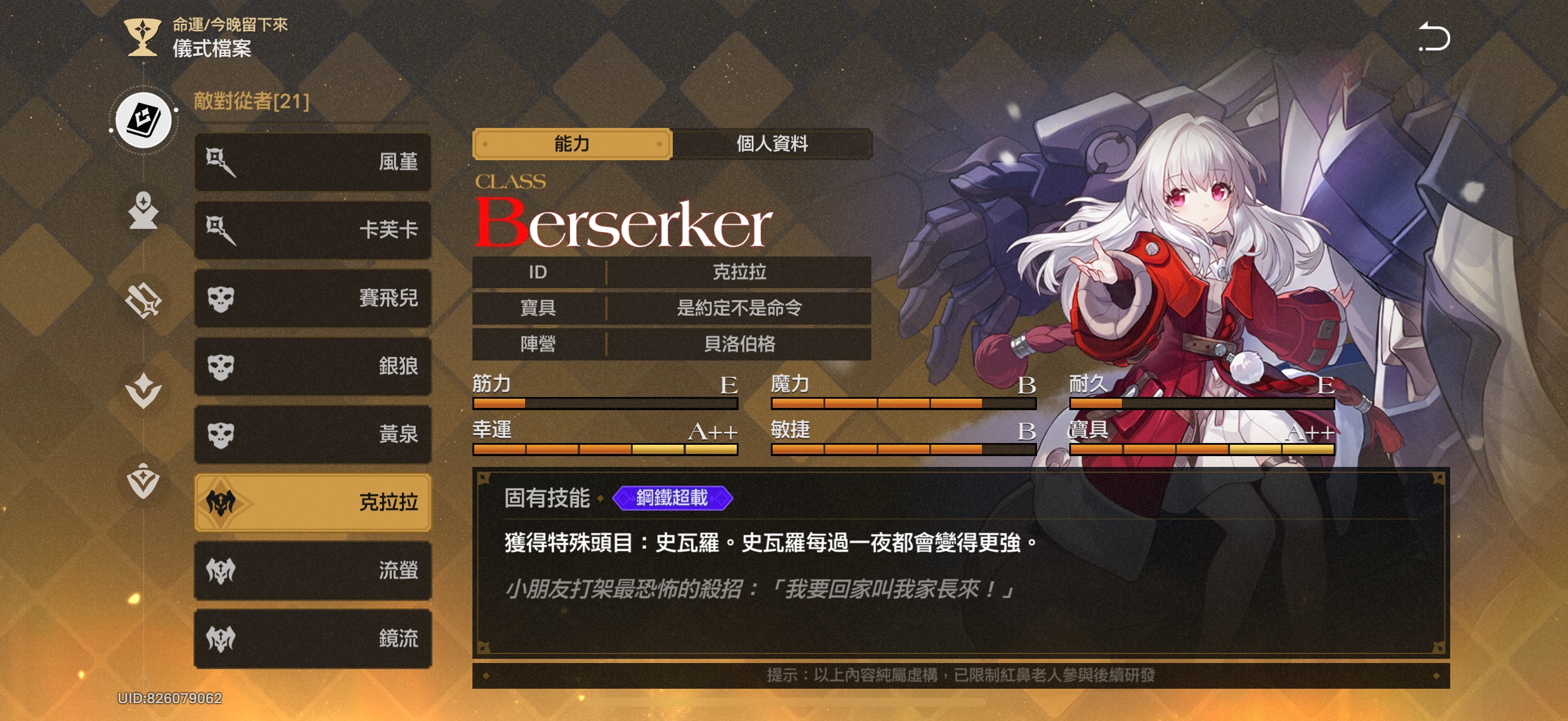Select the four-point star chevron category icon

144,390
